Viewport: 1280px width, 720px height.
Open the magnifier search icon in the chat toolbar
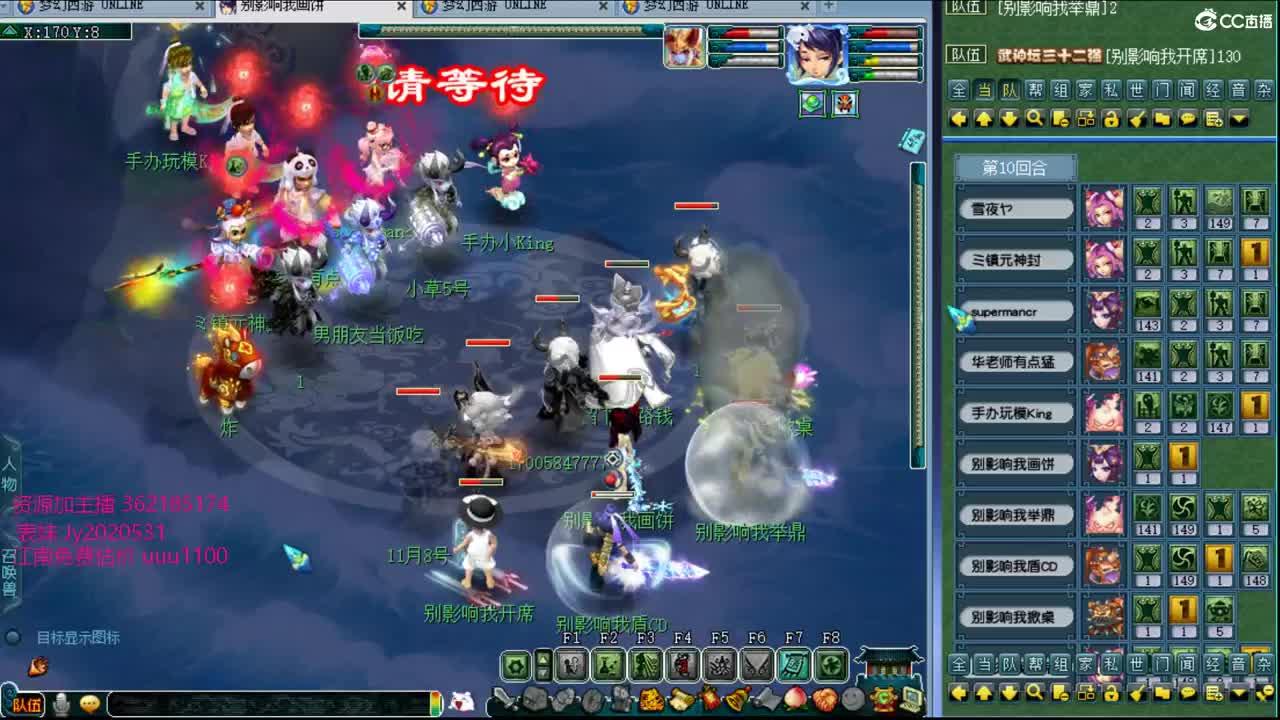(x=1034, y=119)
